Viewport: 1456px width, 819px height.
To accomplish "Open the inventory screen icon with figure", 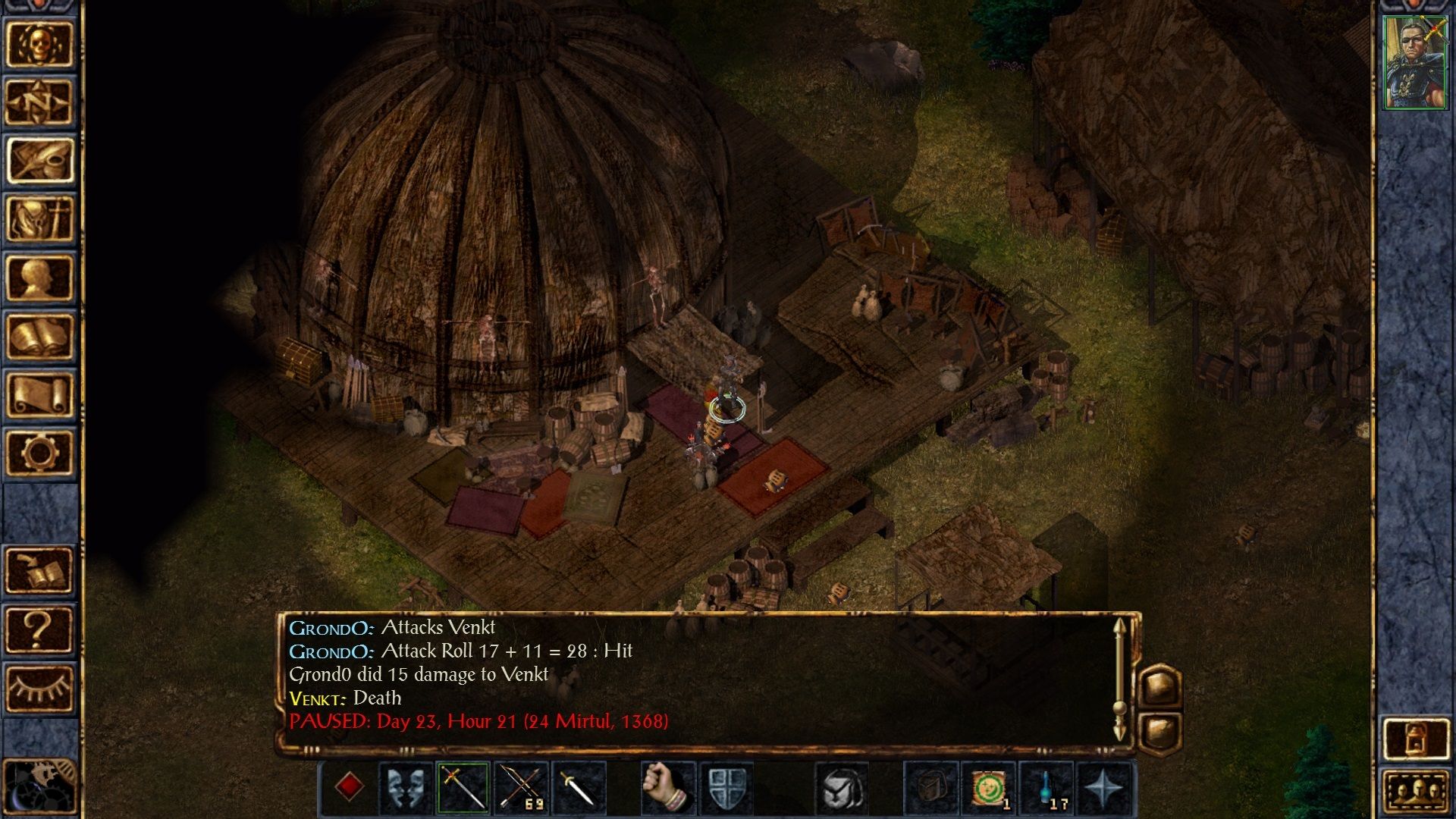I will [39, 218].
